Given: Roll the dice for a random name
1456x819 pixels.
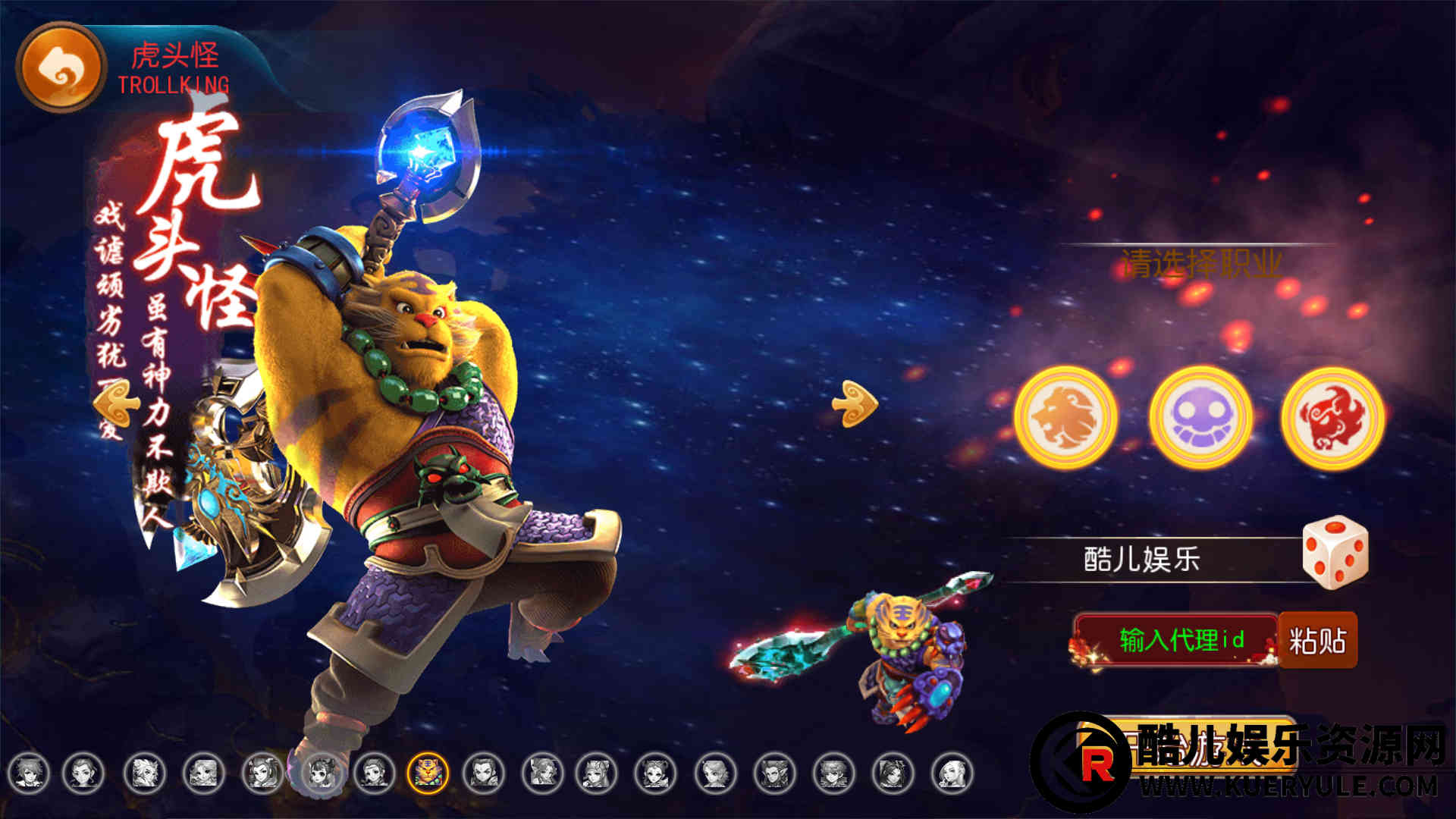Looking at the screenshot, I should point(1335,552).
